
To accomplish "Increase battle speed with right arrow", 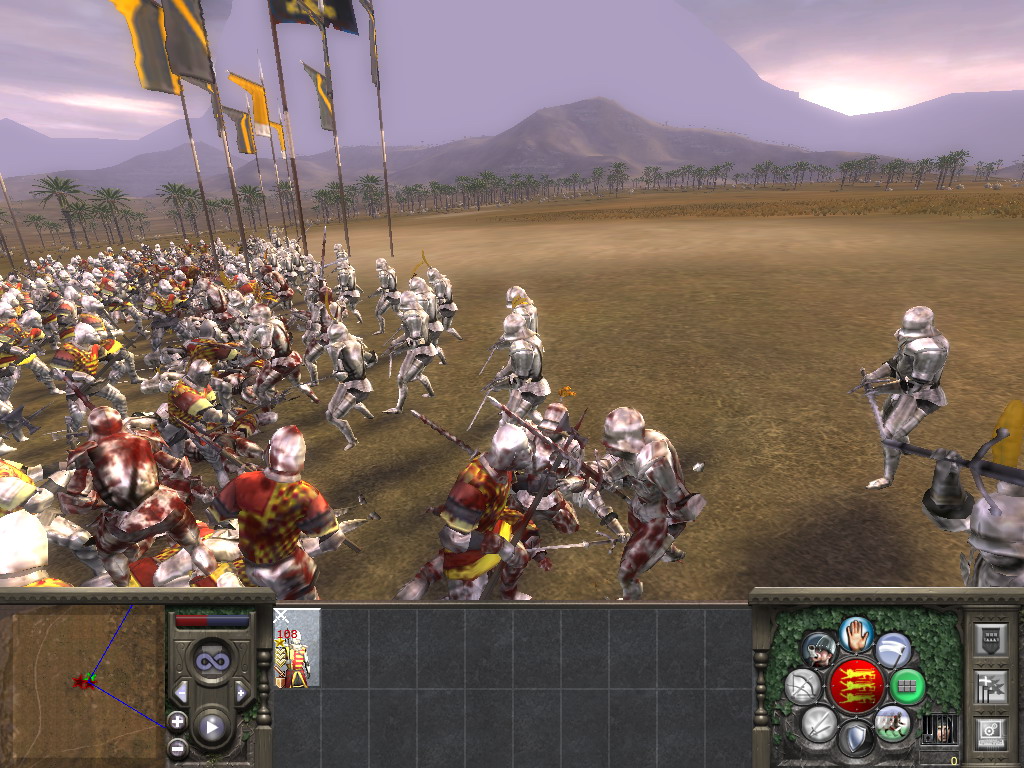I will click(x=241, y=692).
